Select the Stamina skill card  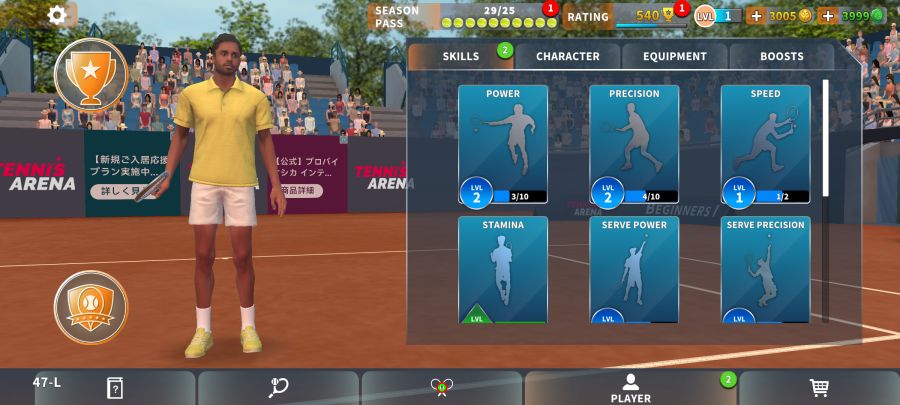pyautogui.click(x=503, y=270)
